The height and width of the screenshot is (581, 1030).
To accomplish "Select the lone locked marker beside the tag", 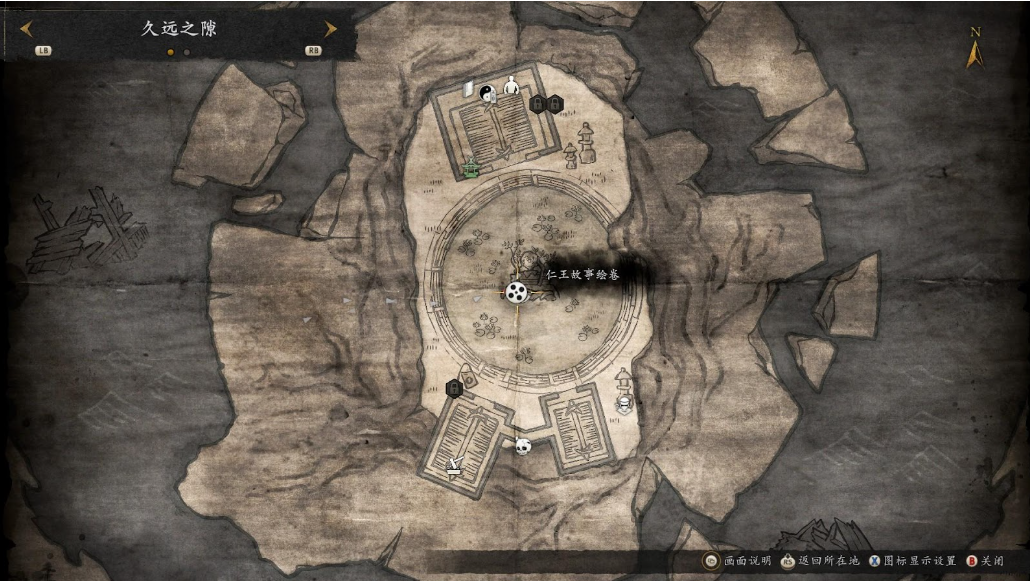I will (x=453, y=387).
